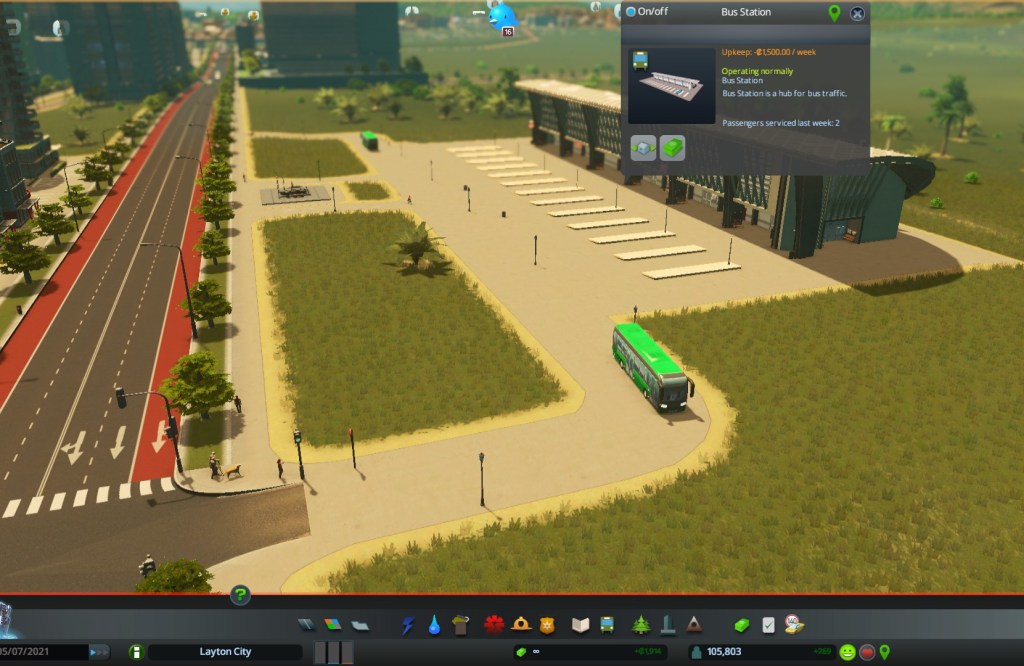The width and height of the screenshot is (1024, 666).
Task: Open the Electricity build menu
Action: (x=408, y=625)
